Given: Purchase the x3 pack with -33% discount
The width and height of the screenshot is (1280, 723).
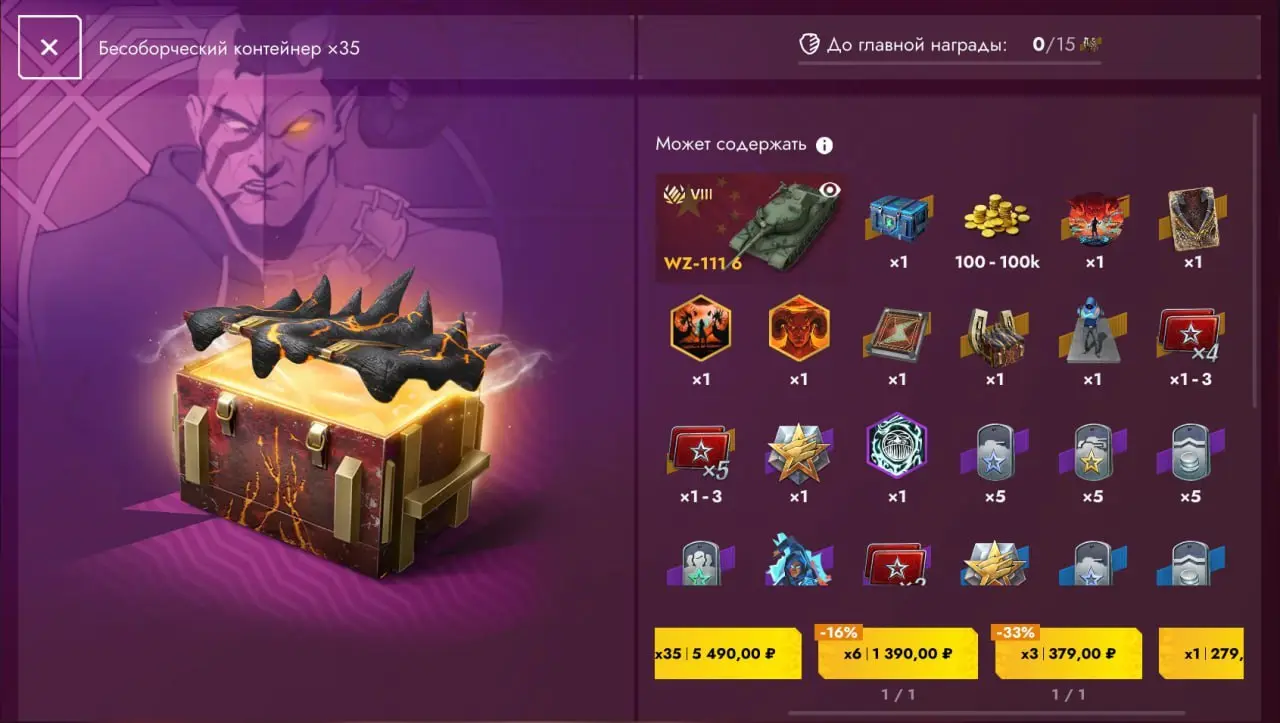Looking at the screenshot, I should click(x=1068, y=652).
